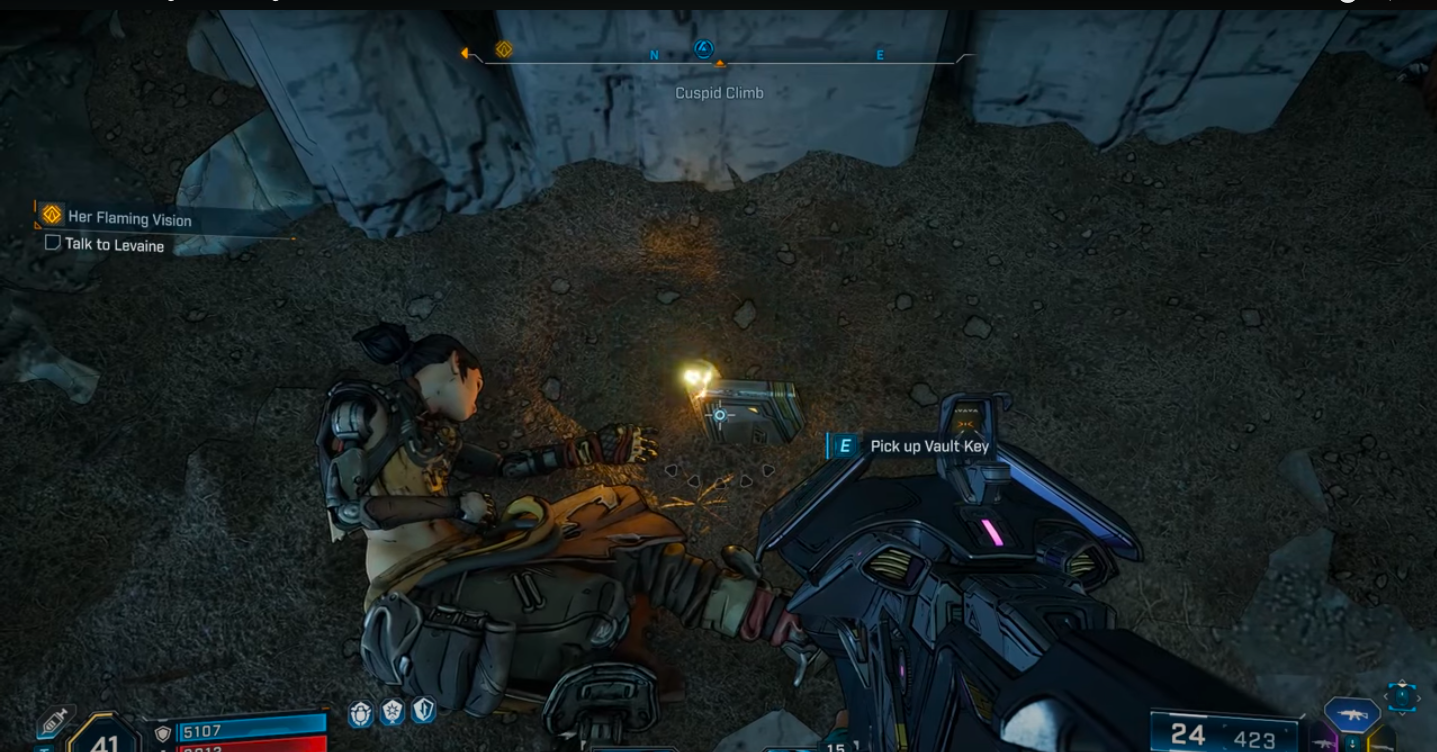This screenshot has width=1437, height=752.
Task: Select the starburst status effect icon
Action: 392,712
